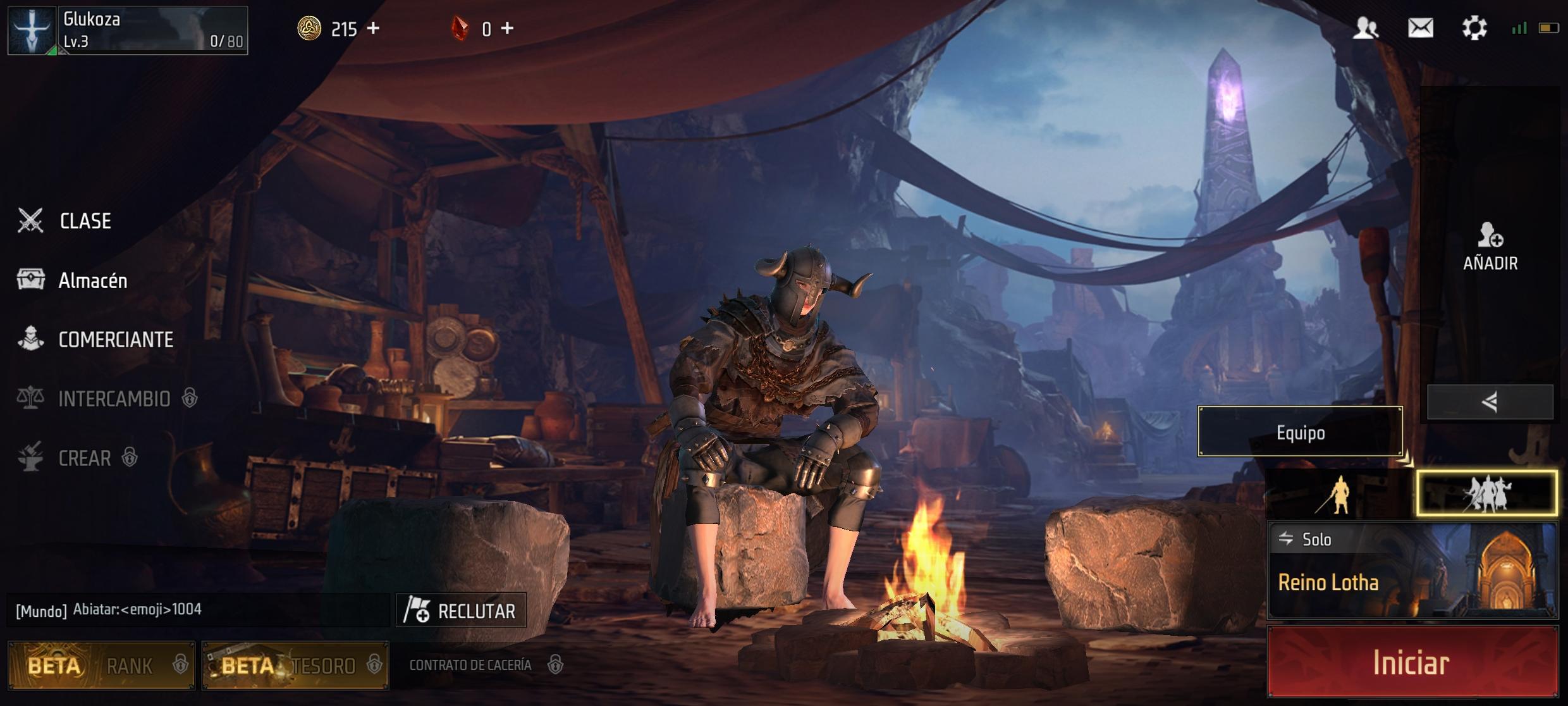The width and height of the screenshot is (1568, 706).
Task: Switch to single-warrior solo mode
Action: coord(1340,494)
